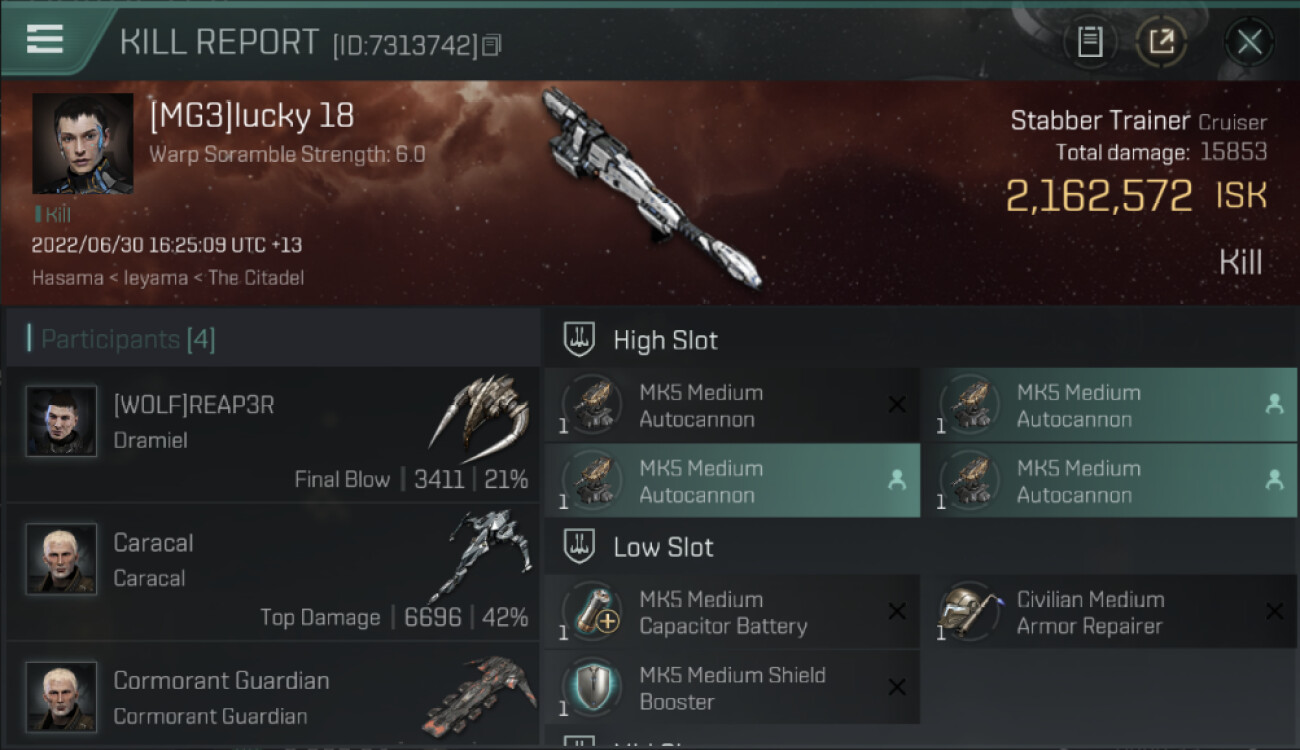Screen dimensions: 1300x750
Task: Open the hamburger menu
Action: click(x=45, y=39)
